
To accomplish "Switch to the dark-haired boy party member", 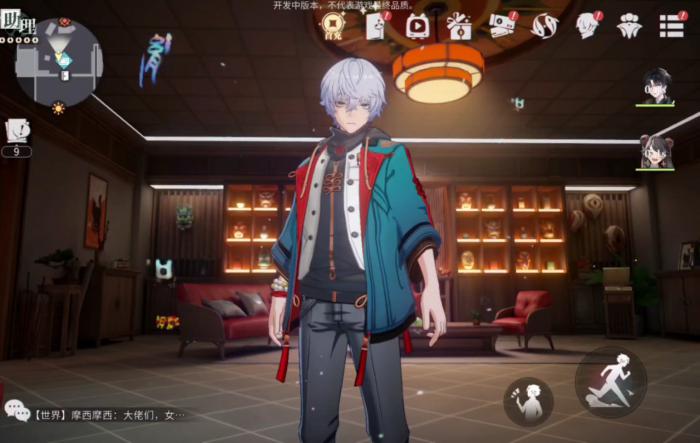I will click(x=656, y=86).
